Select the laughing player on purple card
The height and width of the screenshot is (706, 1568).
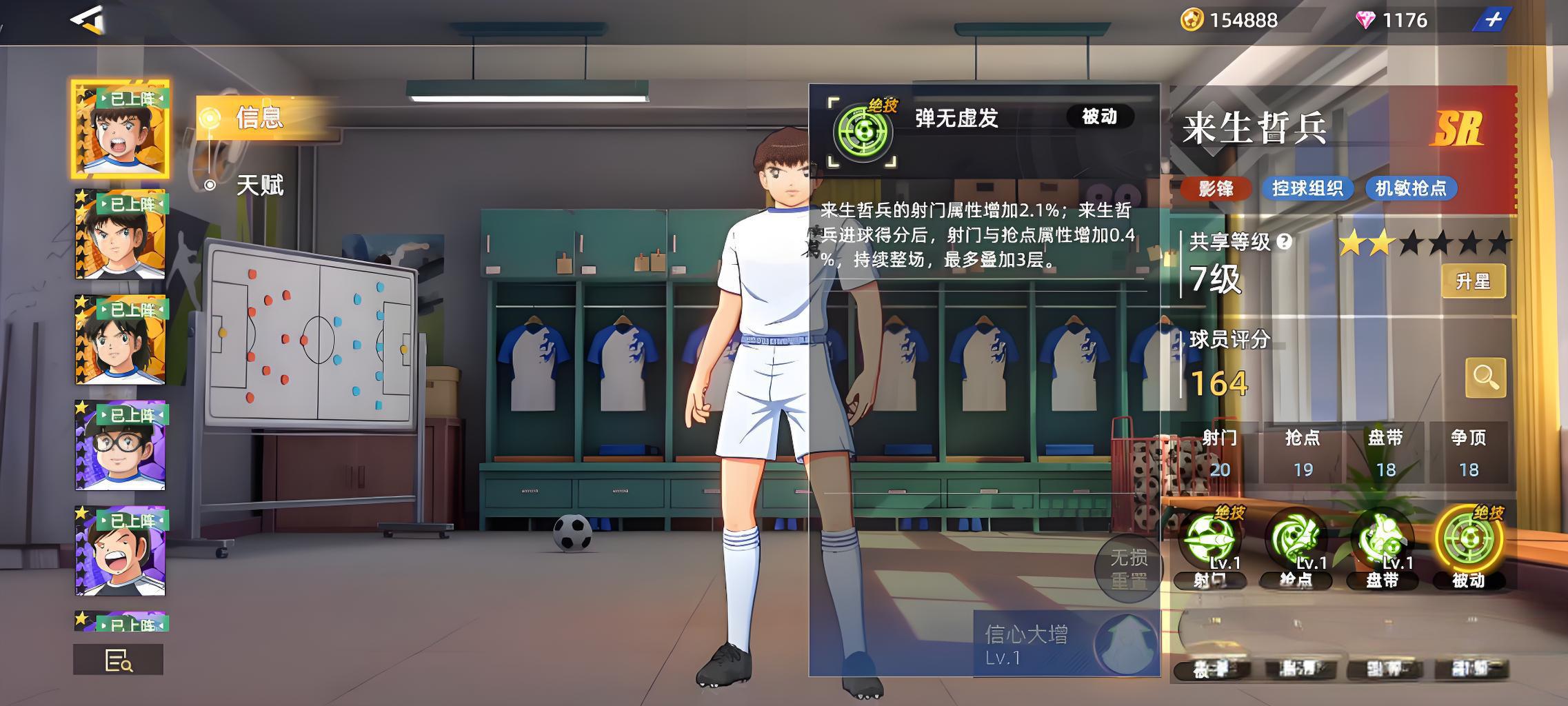click(120, 550)
